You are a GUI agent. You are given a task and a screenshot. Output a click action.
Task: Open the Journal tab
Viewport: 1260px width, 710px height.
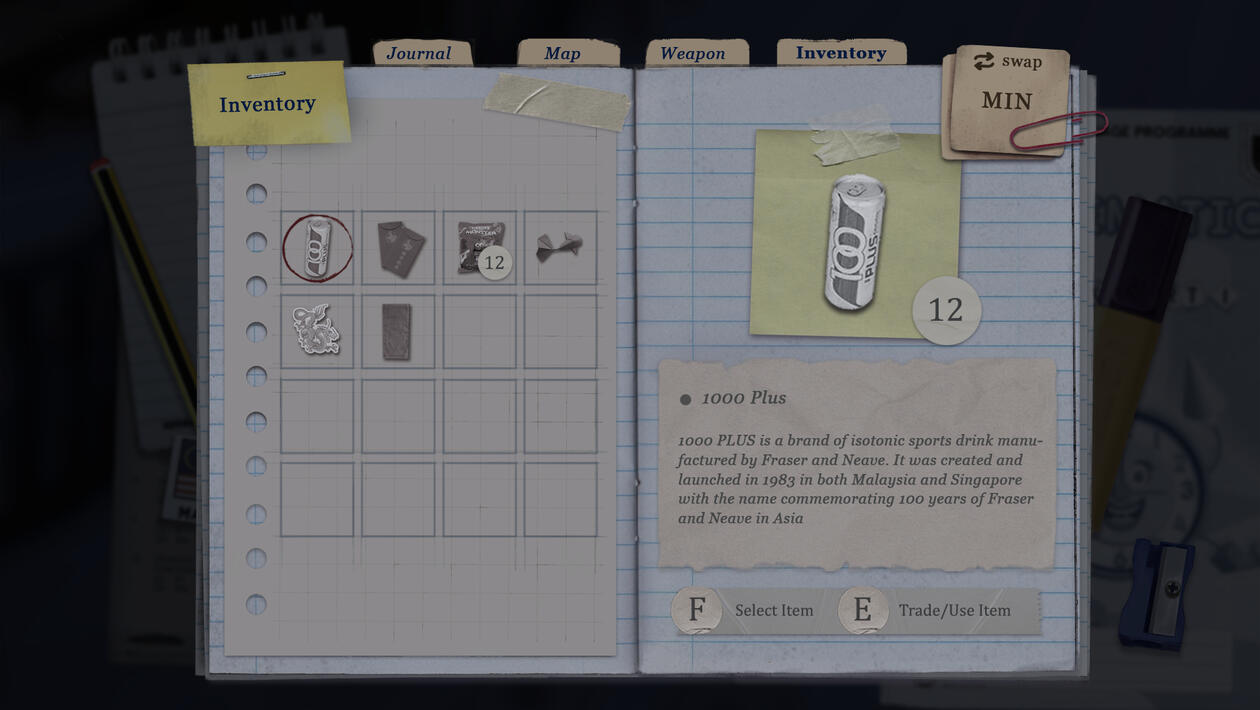[419, 54]
